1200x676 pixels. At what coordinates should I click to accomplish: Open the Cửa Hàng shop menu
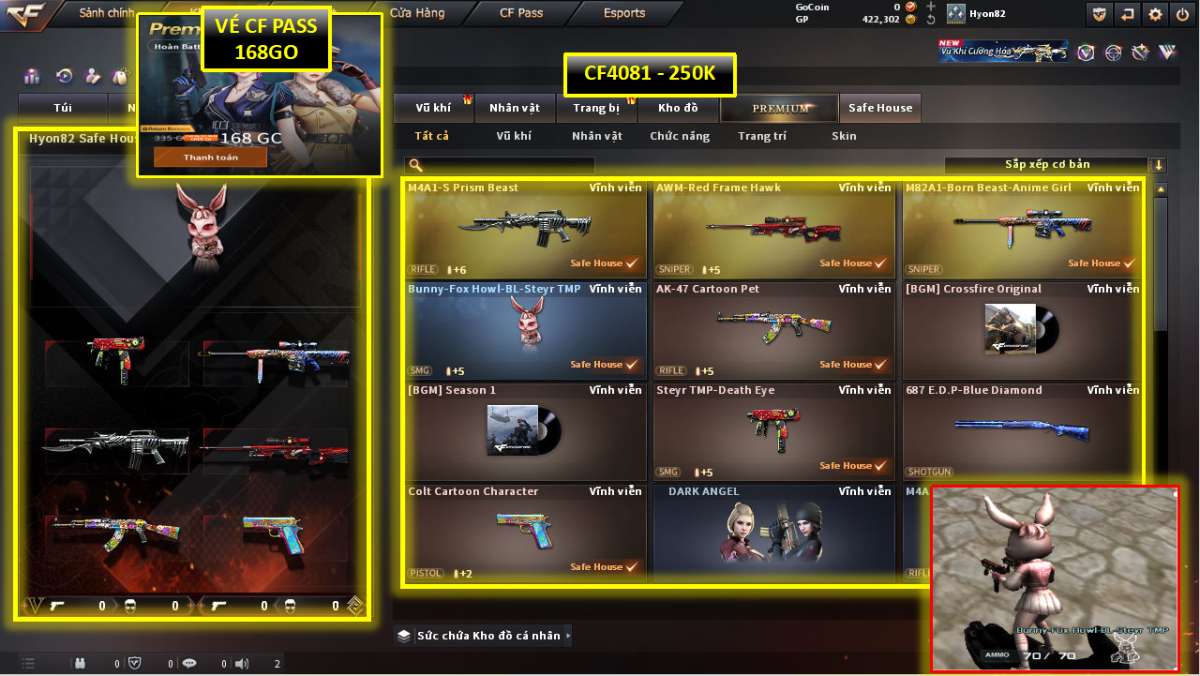click(x=417, y=14)
